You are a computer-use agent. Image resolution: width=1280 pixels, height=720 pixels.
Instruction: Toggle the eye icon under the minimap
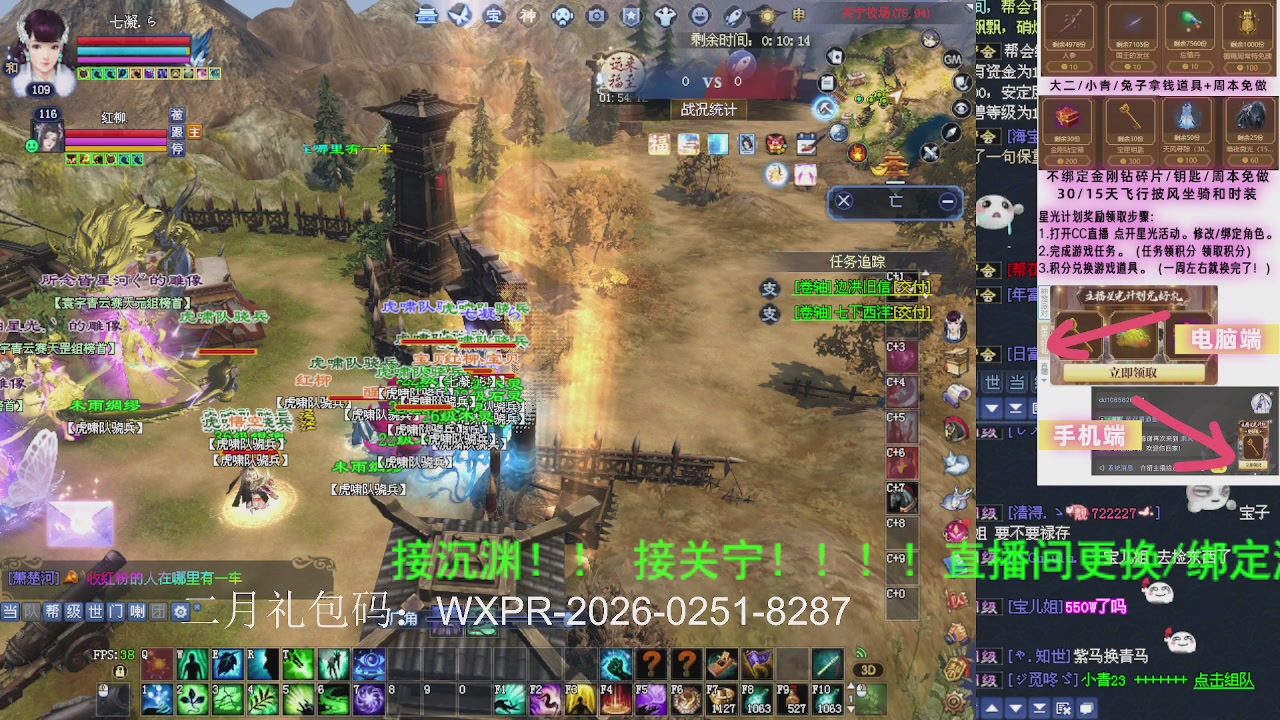(962, 106)
